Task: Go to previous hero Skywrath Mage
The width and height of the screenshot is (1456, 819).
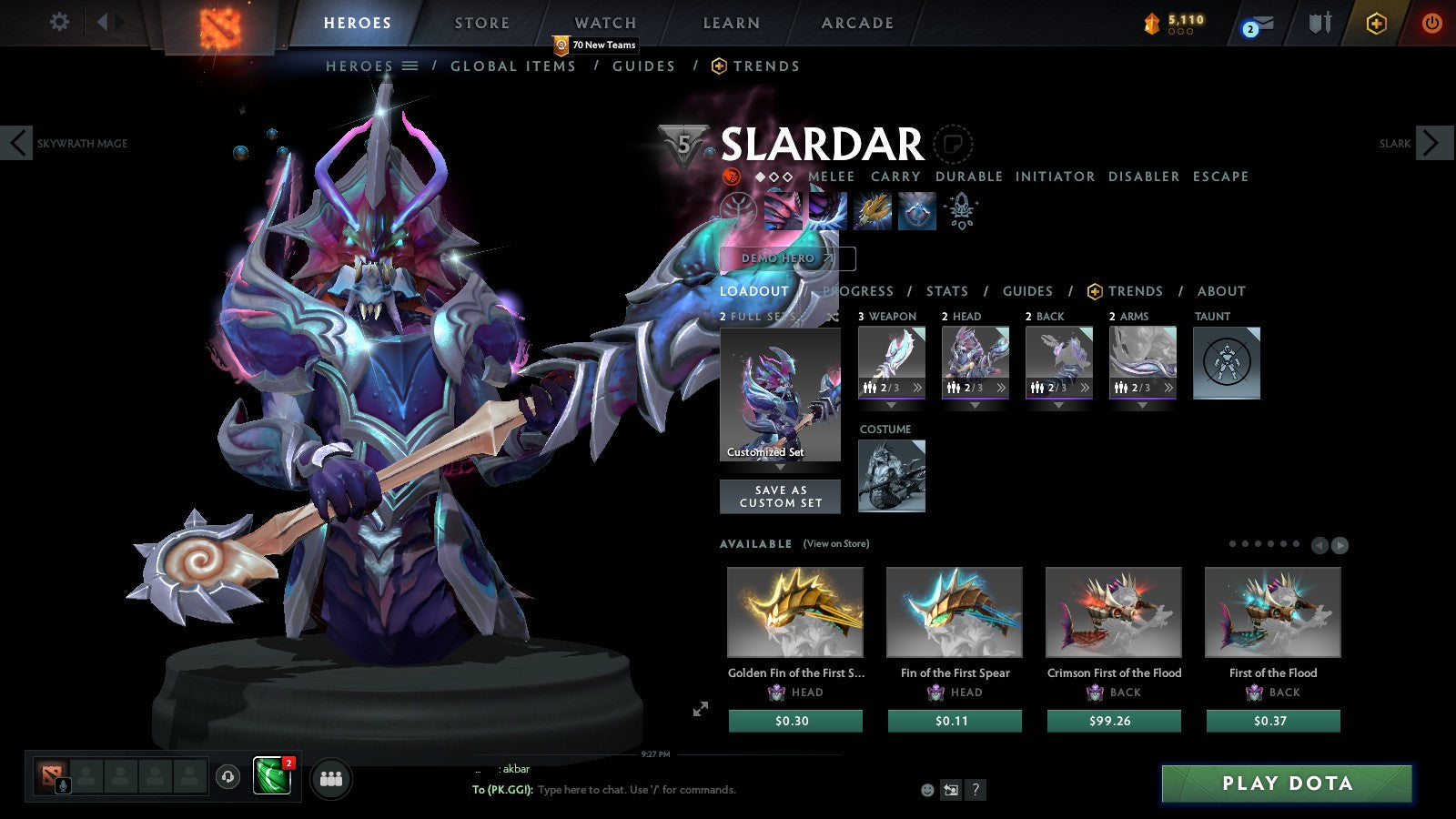Action: point(17,143)
